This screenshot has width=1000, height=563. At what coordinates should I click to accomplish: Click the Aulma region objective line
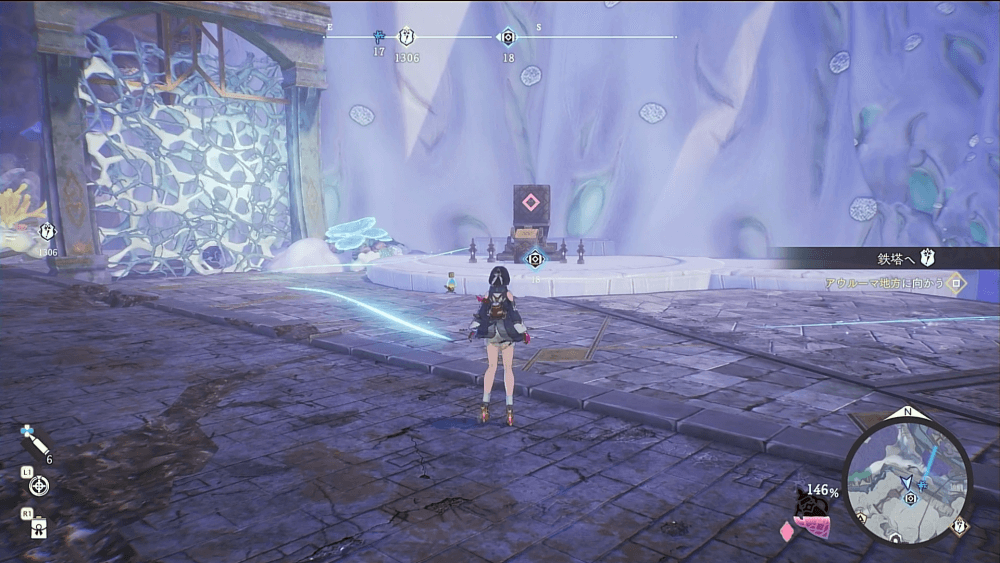point(893,284)
